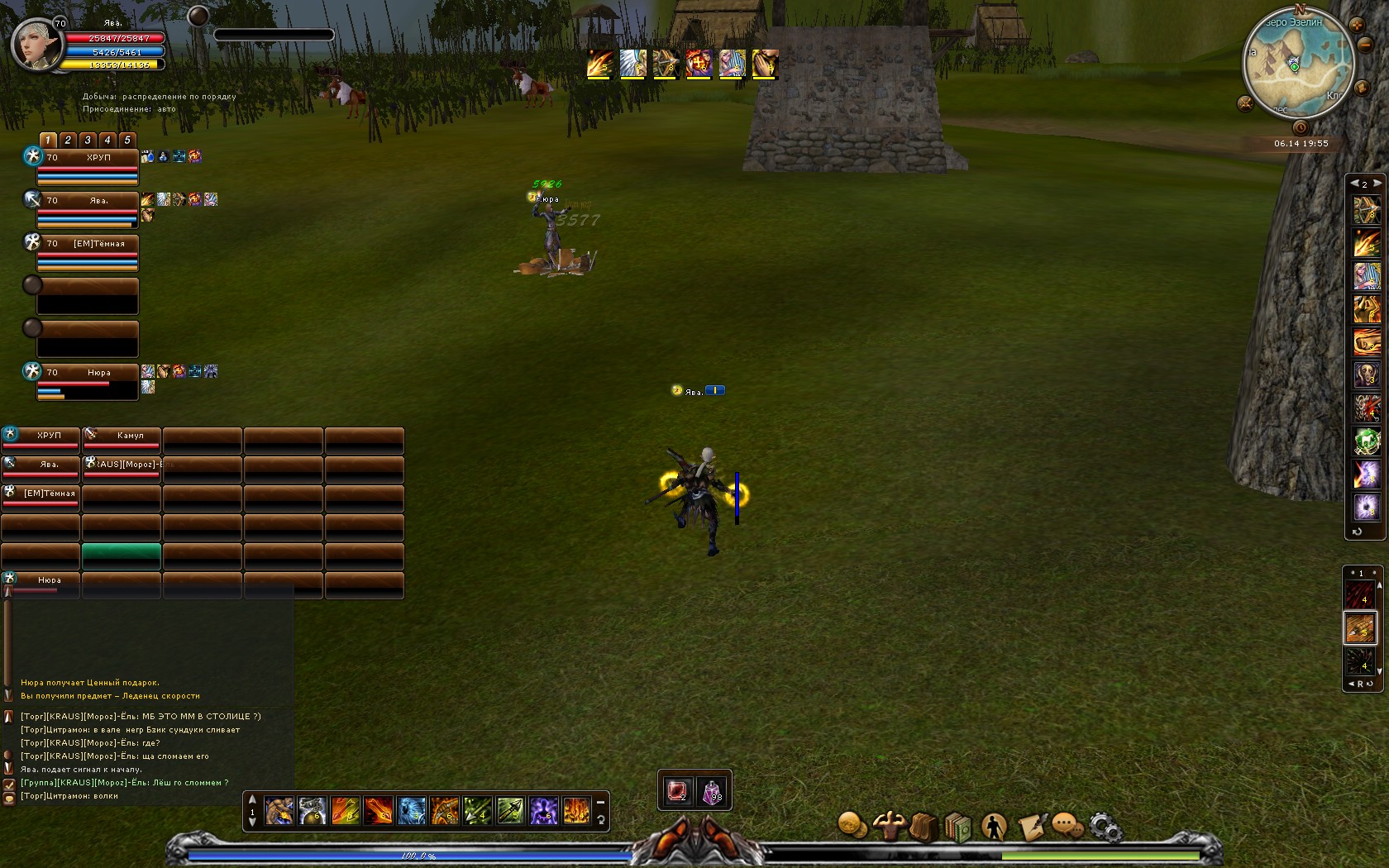The height and width of the screenshot is (868, 1389).
Task: Open the gear settings menu
Action: point(1105,826)
